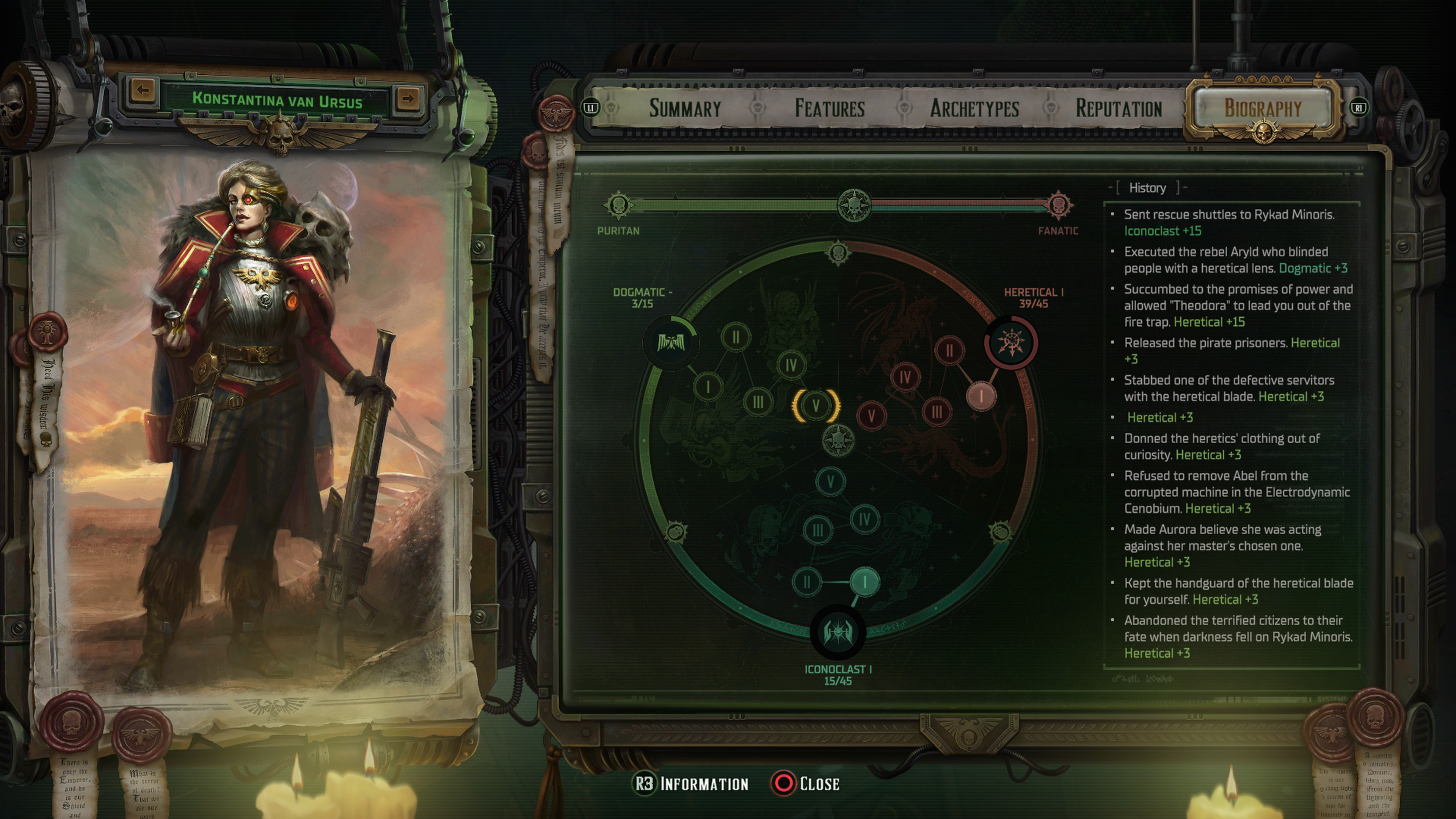This screenshot has height=819, width=1456.
Task: Go to the Reputation tab
Action: click(1119, 108)
